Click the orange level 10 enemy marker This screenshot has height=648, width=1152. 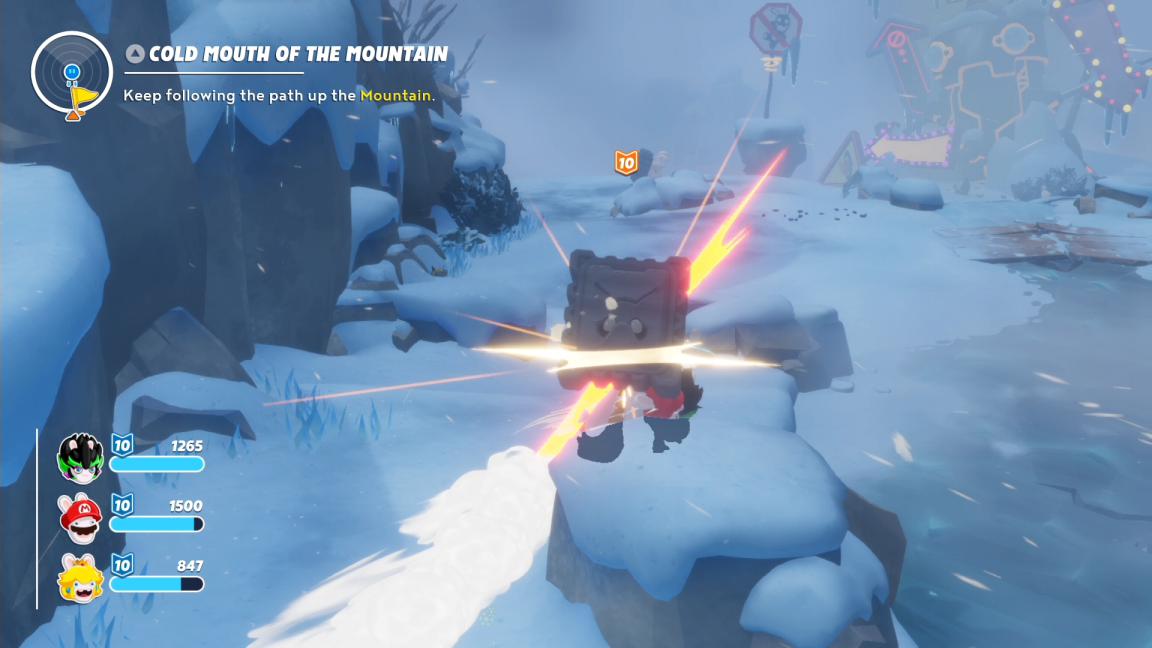[626, 162]
